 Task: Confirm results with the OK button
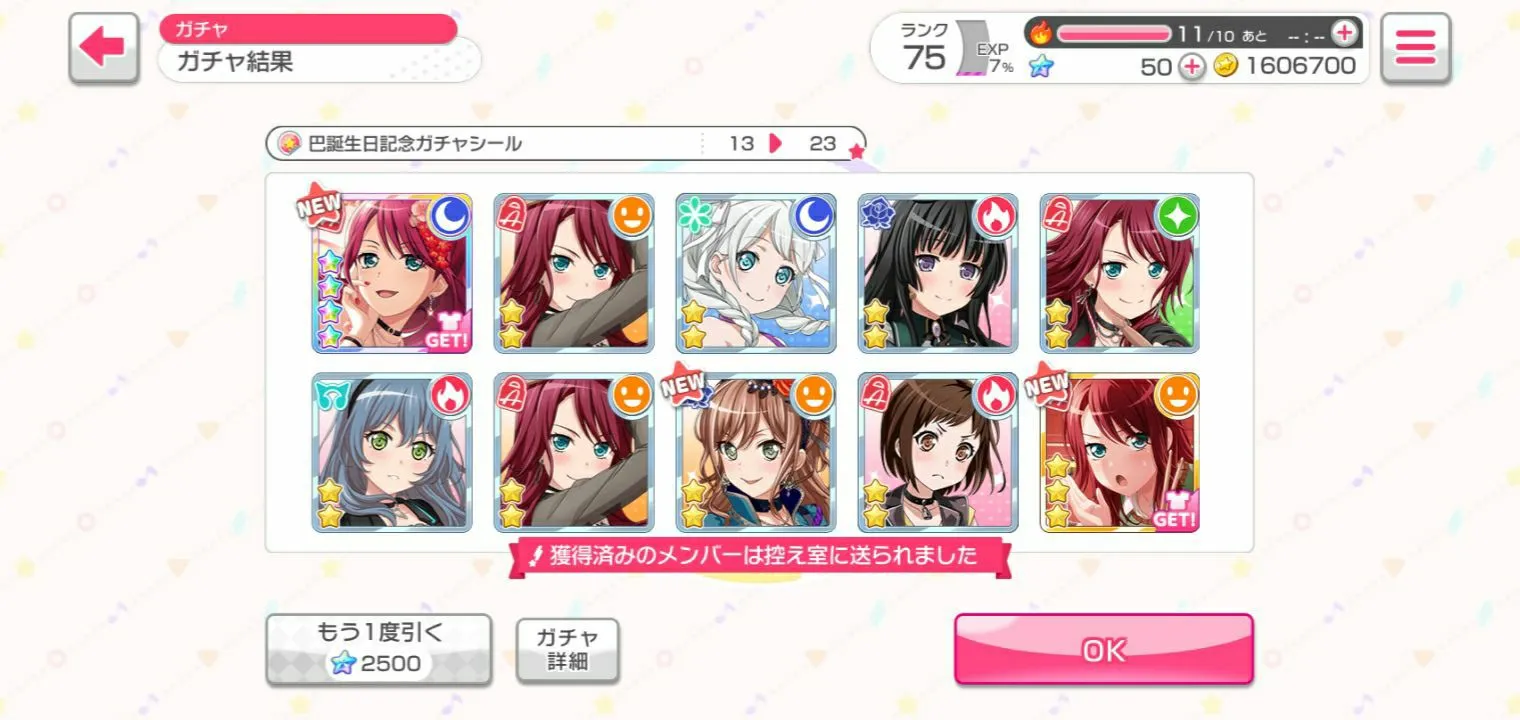(1103, 649)
